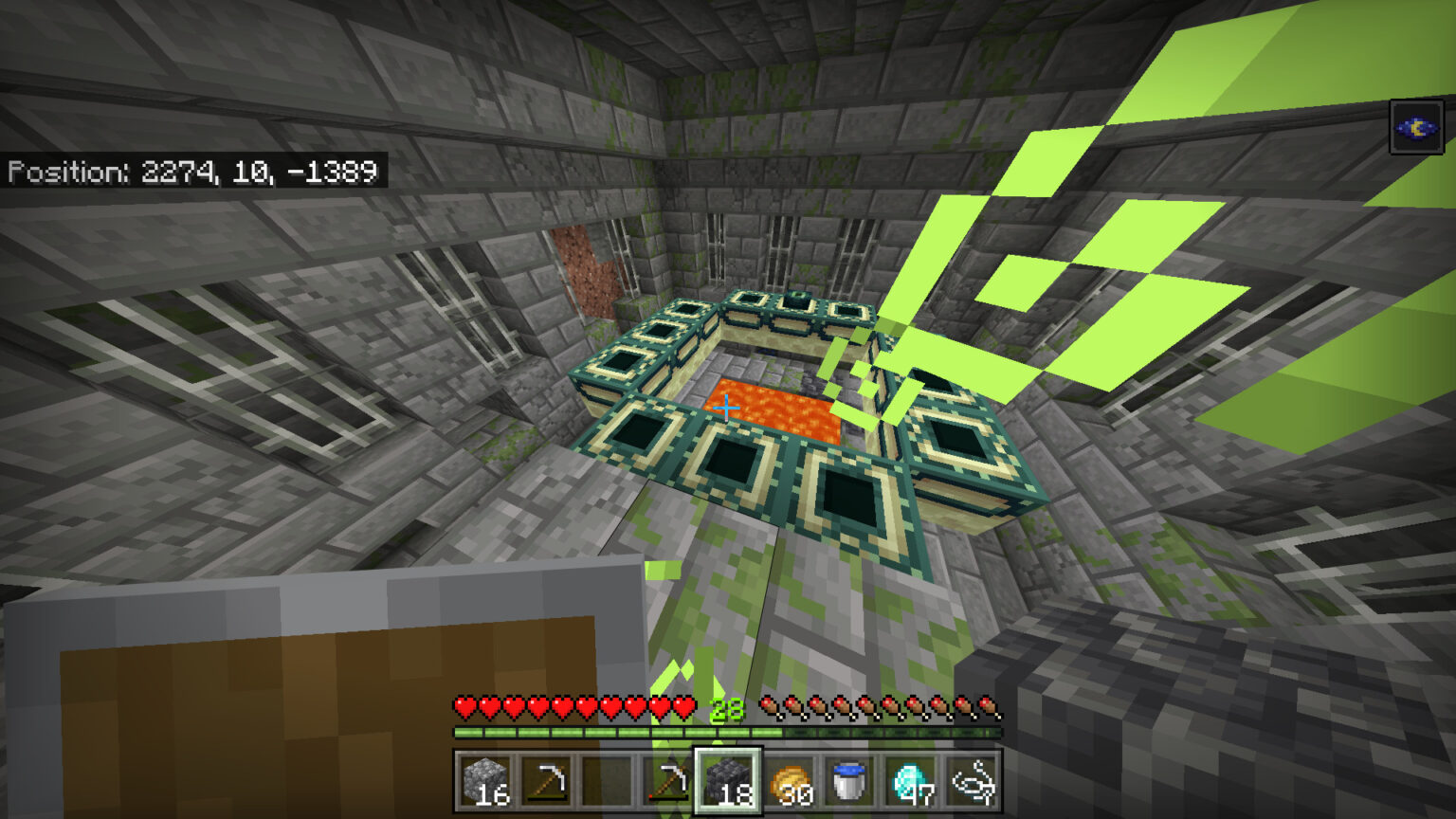This screenshot has width=1456, height=819.
Task: Select the water bucket slot
Action: coord(849,781)
